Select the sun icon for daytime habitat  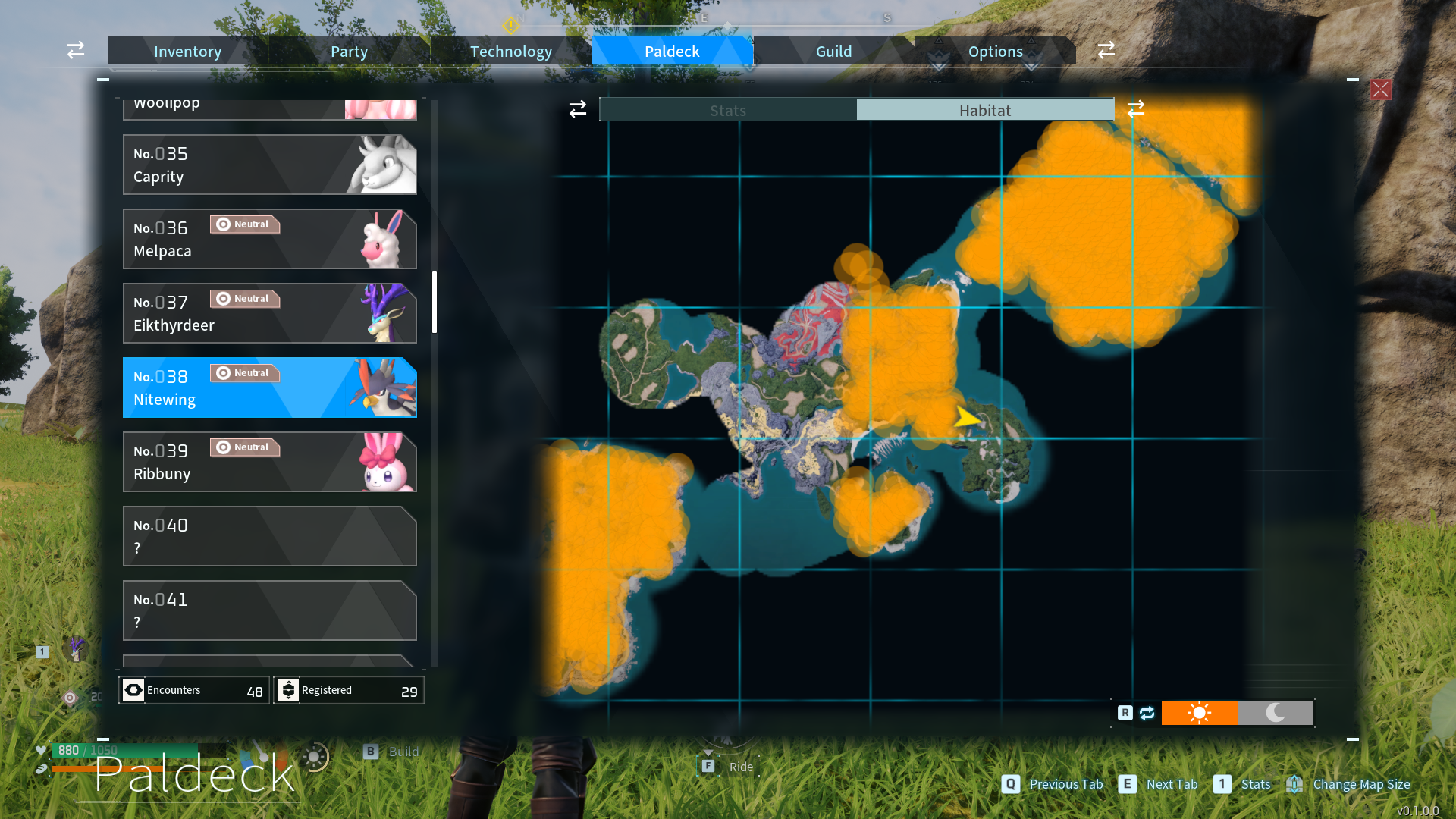tap(1199, 713)
